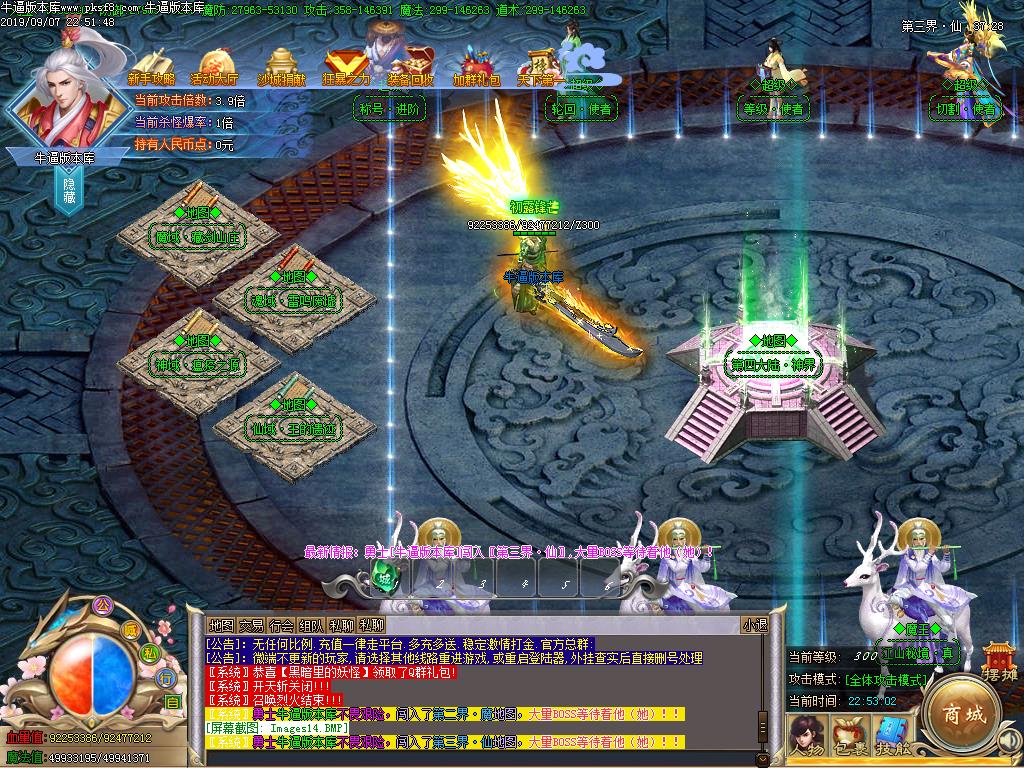Image resolution: width=1024 pixels, height=768 pixels.
Task: Open the 活动大厅 event hall
Action: pyautogui.click(x=214, y=66)
